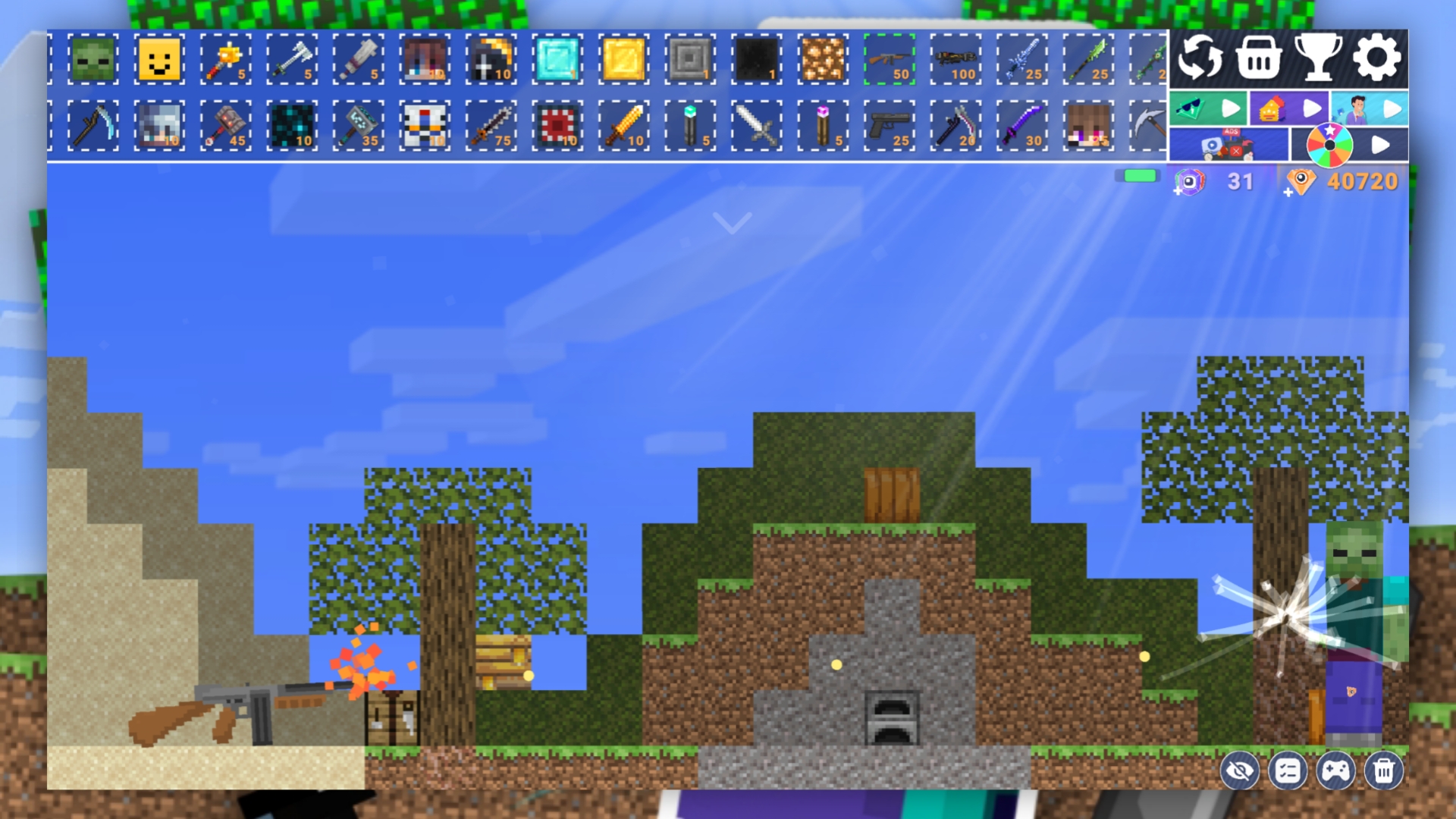Screen dimensions: 1456x819
Task: Click the refresh arrows icon
Action: click(1200, 57)
